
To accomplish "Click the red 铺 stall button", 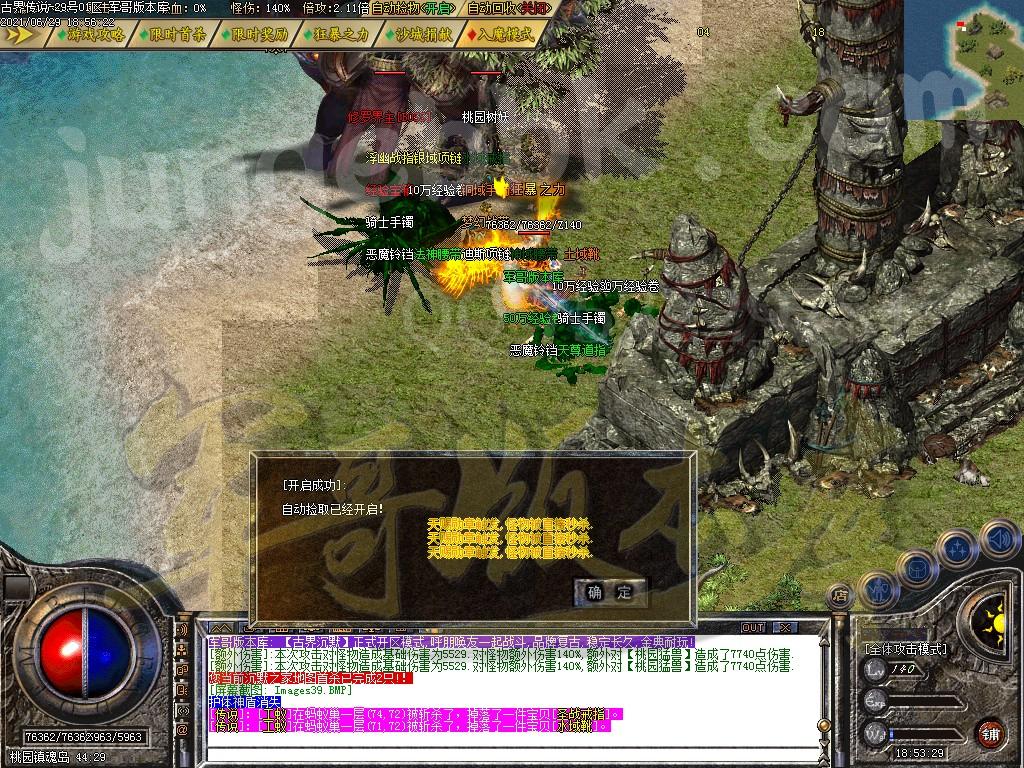I will [990, 732].
